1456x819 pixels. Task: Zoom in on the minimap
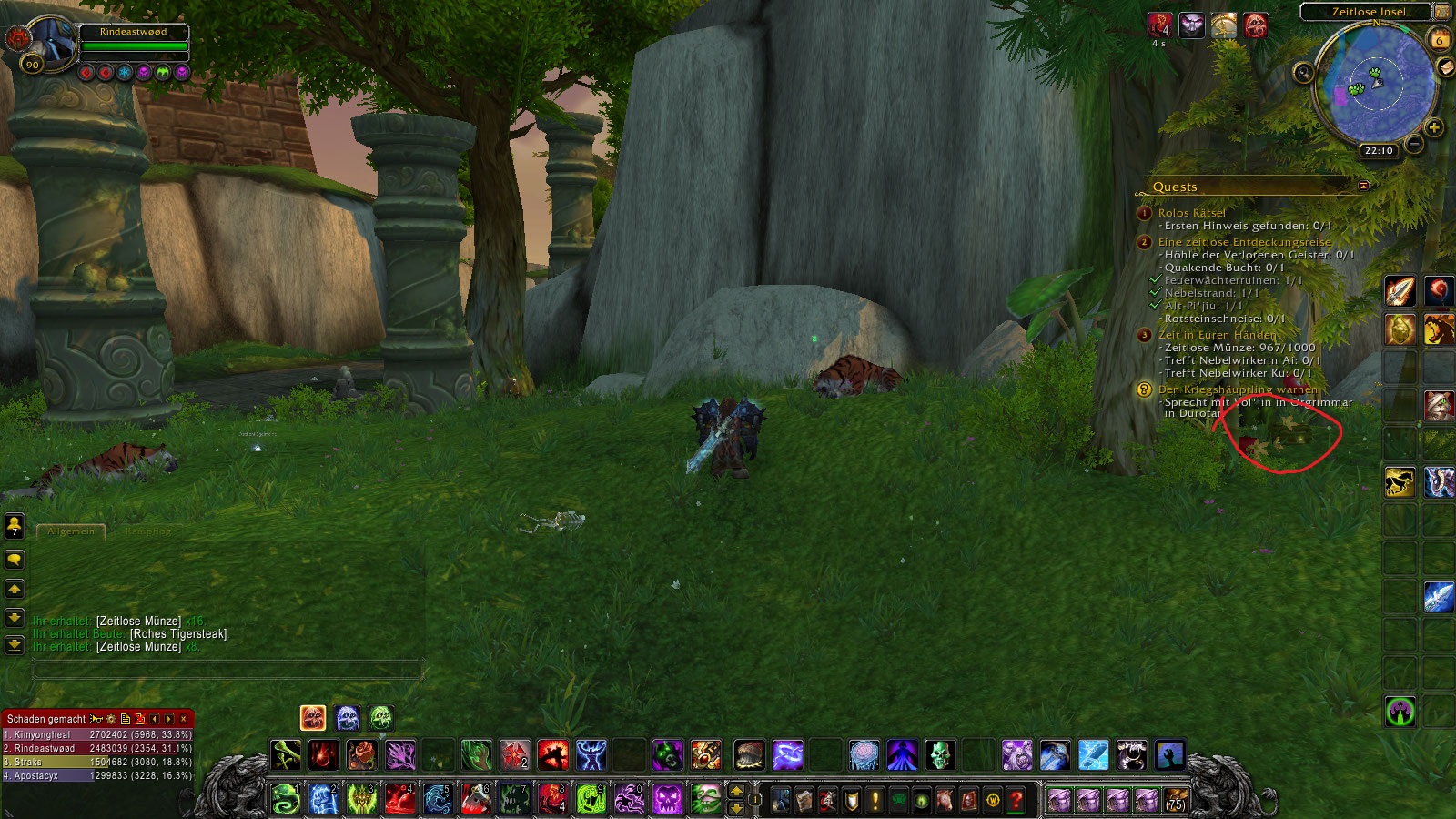1434,128
